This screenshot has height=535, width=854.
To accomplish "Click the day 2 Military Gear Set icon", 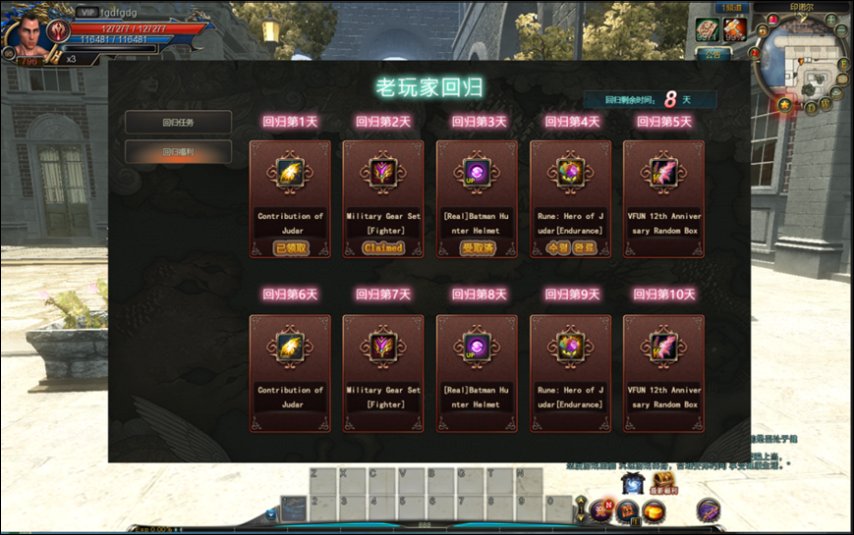I will pos(383,173).
